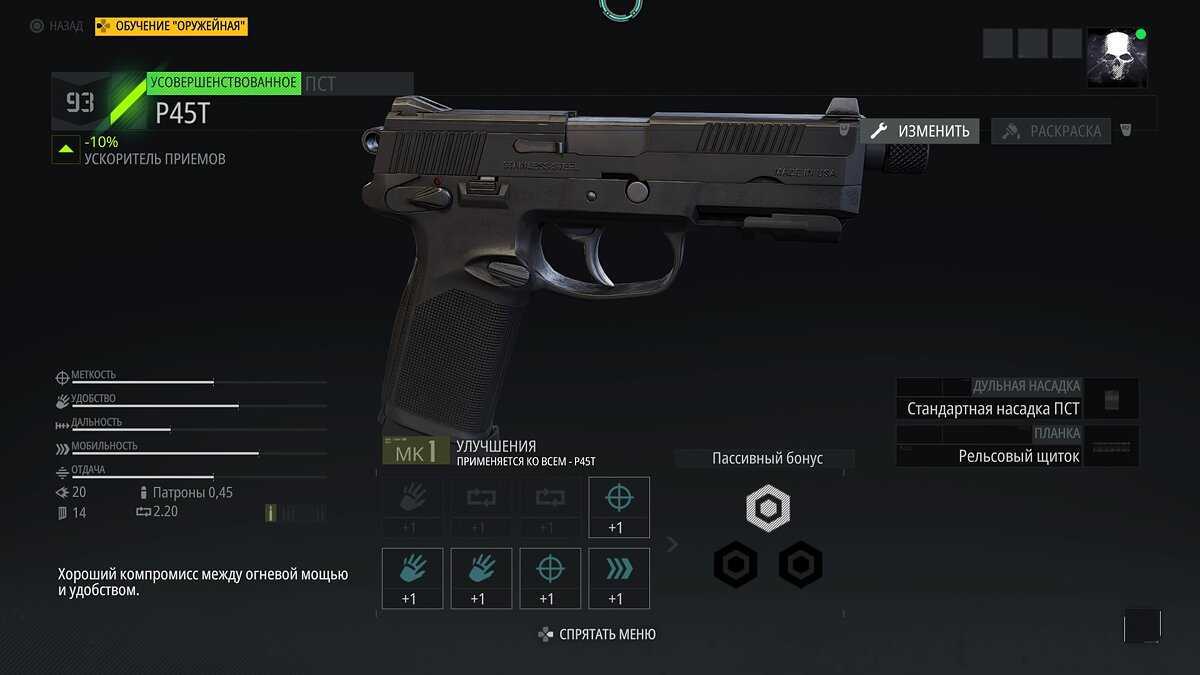Hide the menu with СПРЯТАТЬ МЕНЮ

(x=597, y=634)
